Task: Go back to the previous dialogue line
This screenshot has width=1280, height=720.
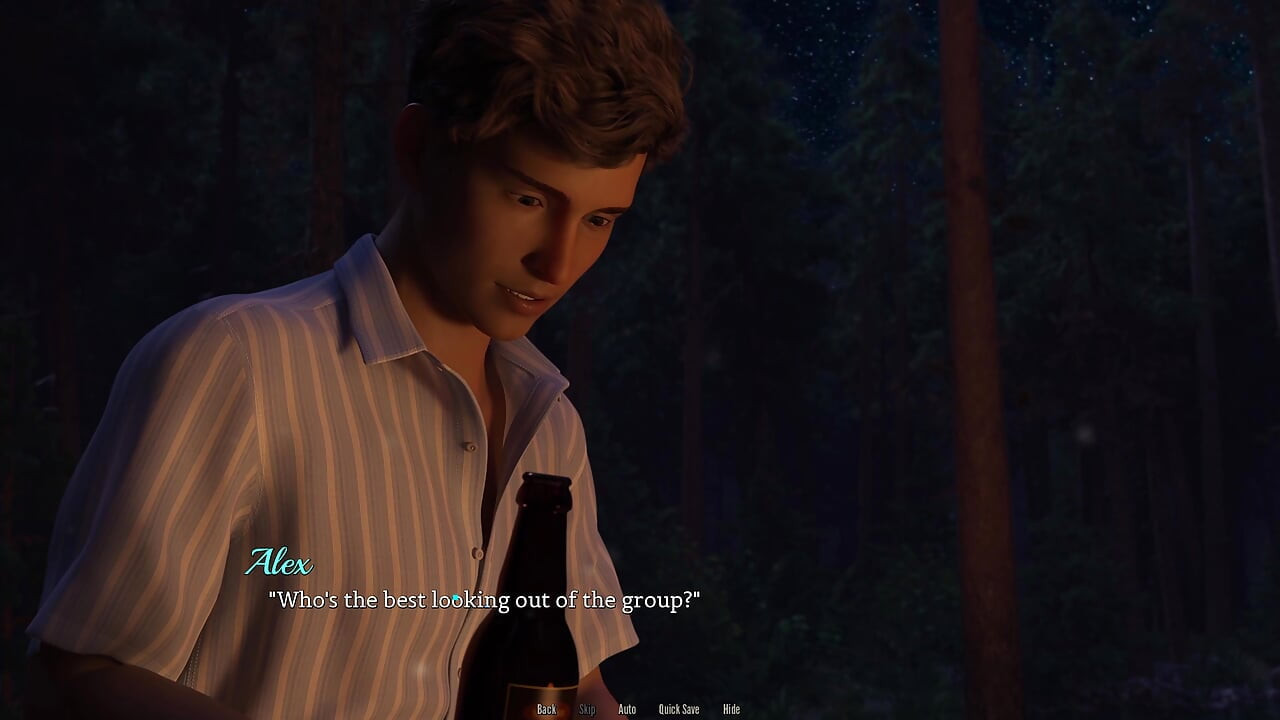Action: [x=546, y=709]
